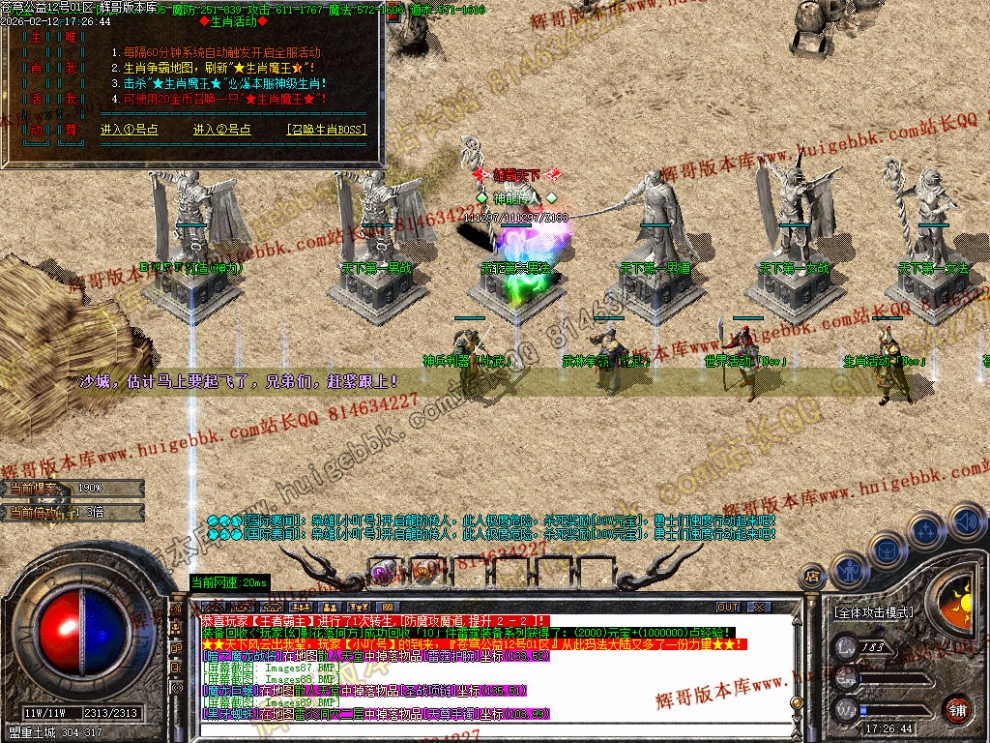This screenshot has width=990, height=743.
Task: Enter zodiac event point number 2
Action: click(222, 130)
